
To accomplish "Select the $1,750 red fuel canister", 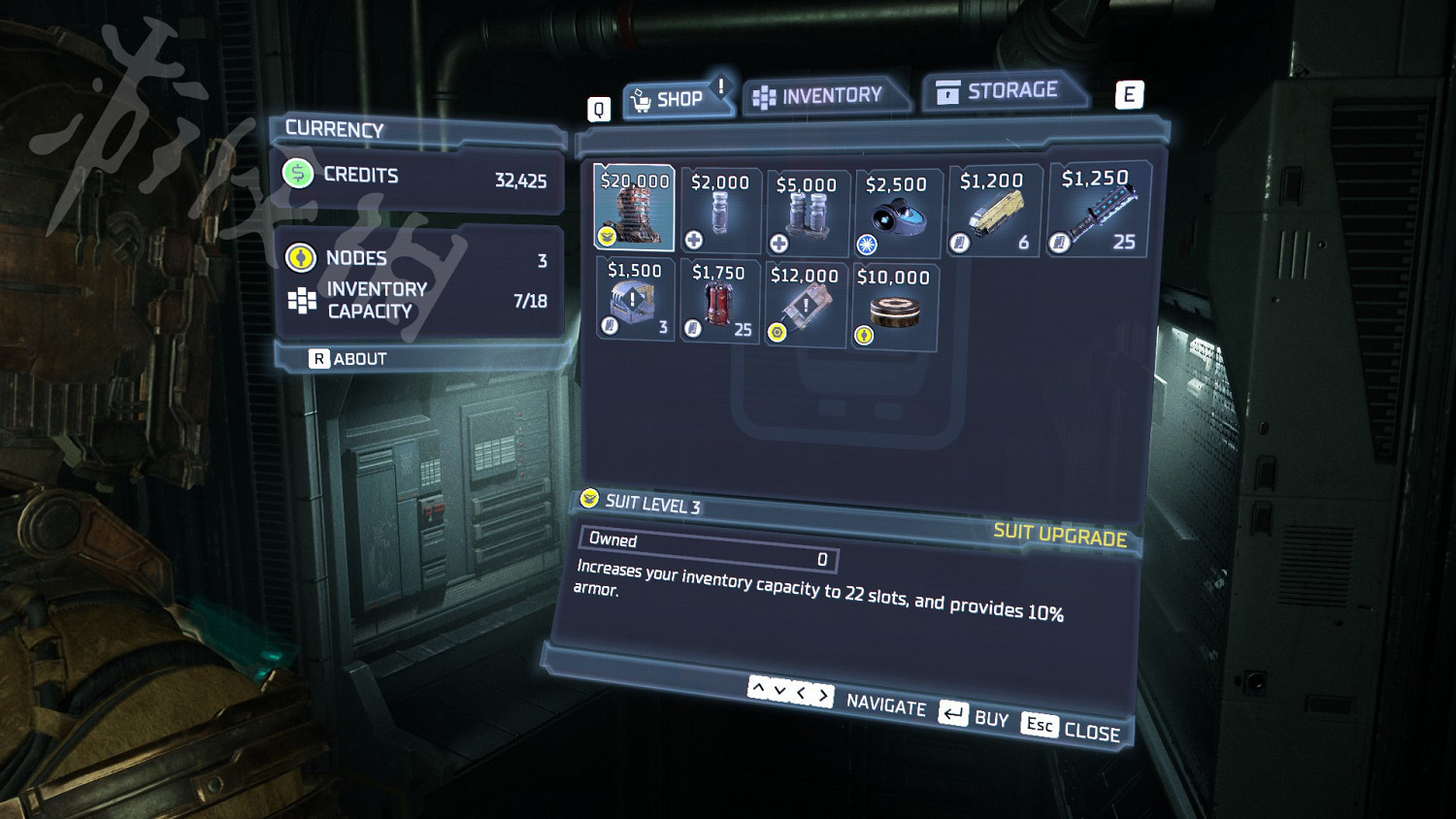I will click(x=719, y=301).
